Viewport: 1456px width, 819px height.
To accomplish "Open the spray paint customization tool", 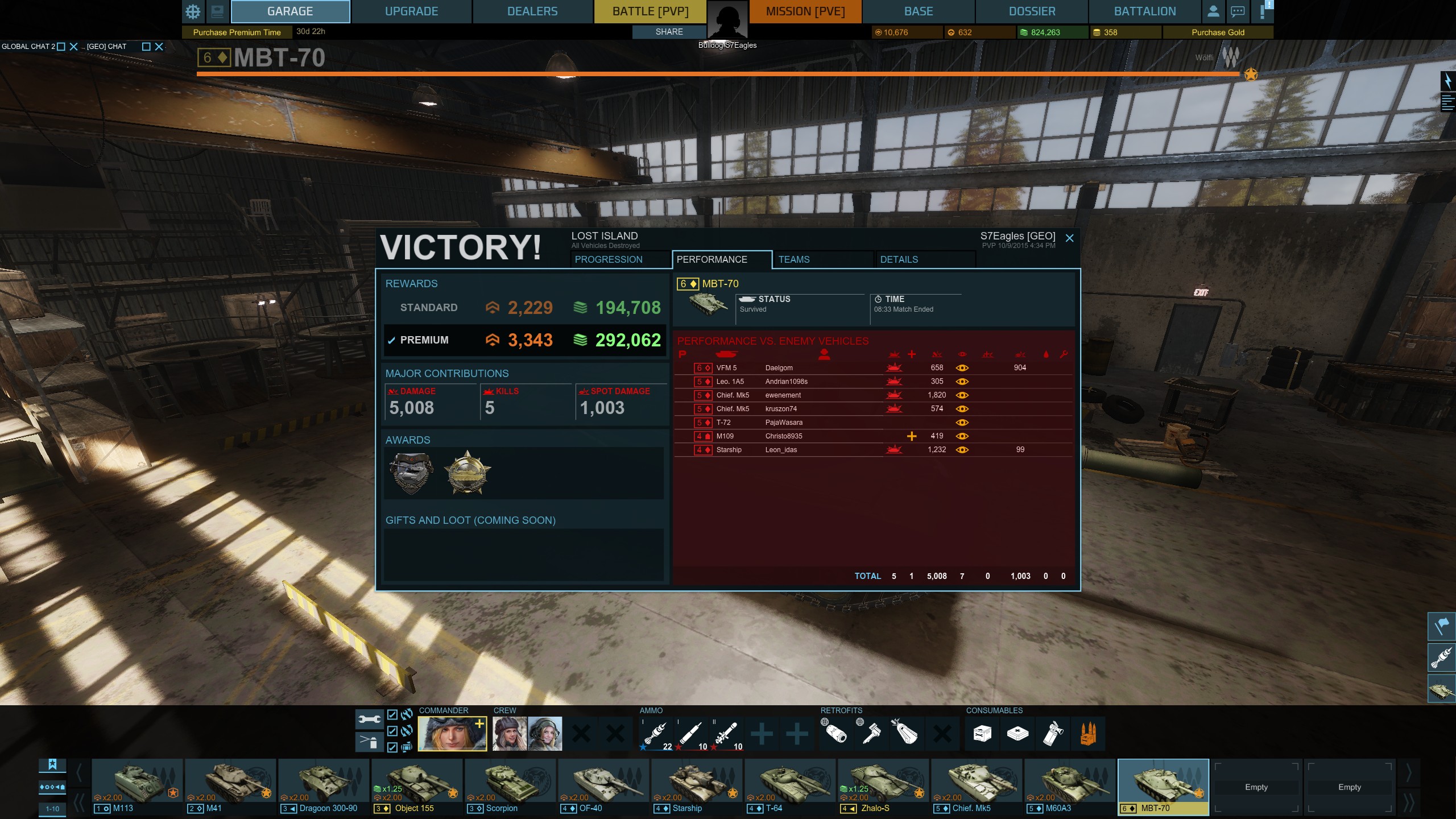I will click(370, 742).
